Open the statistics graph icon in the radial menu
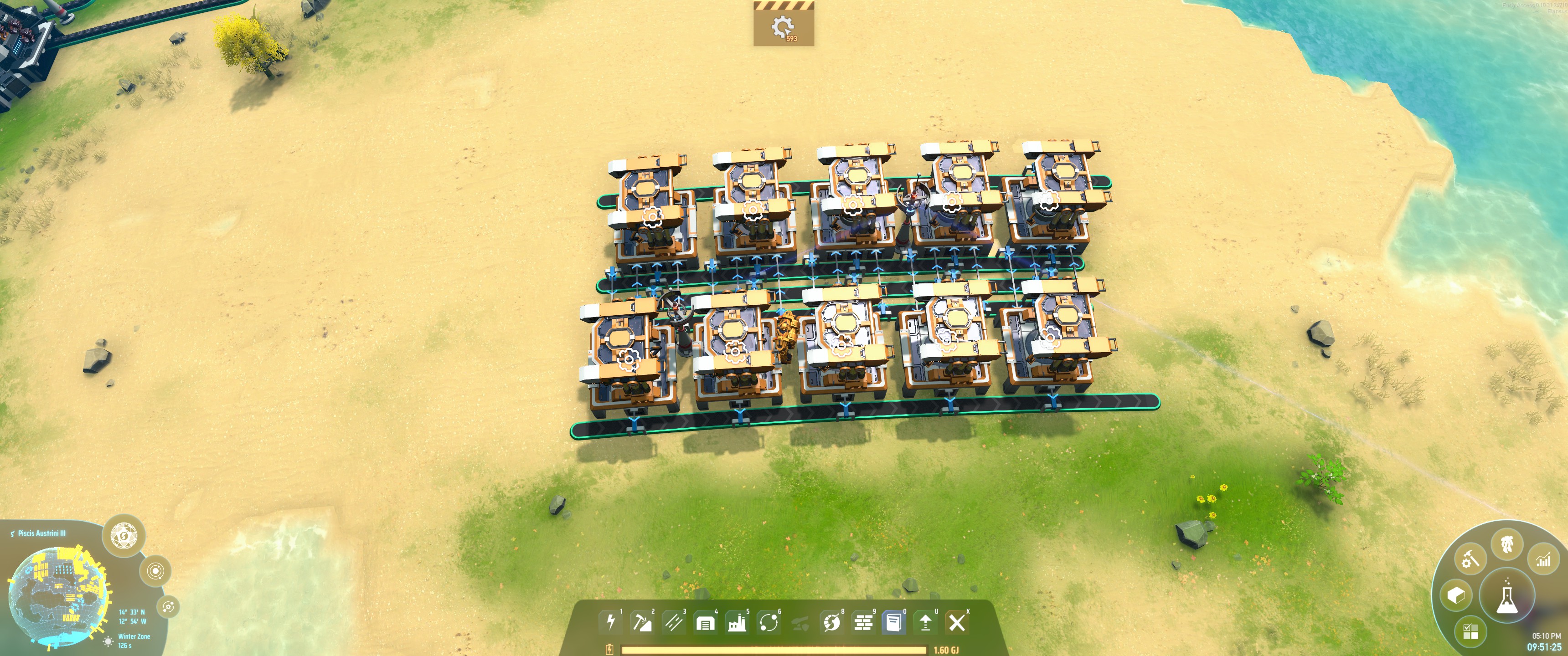 tap(1544, 560)
